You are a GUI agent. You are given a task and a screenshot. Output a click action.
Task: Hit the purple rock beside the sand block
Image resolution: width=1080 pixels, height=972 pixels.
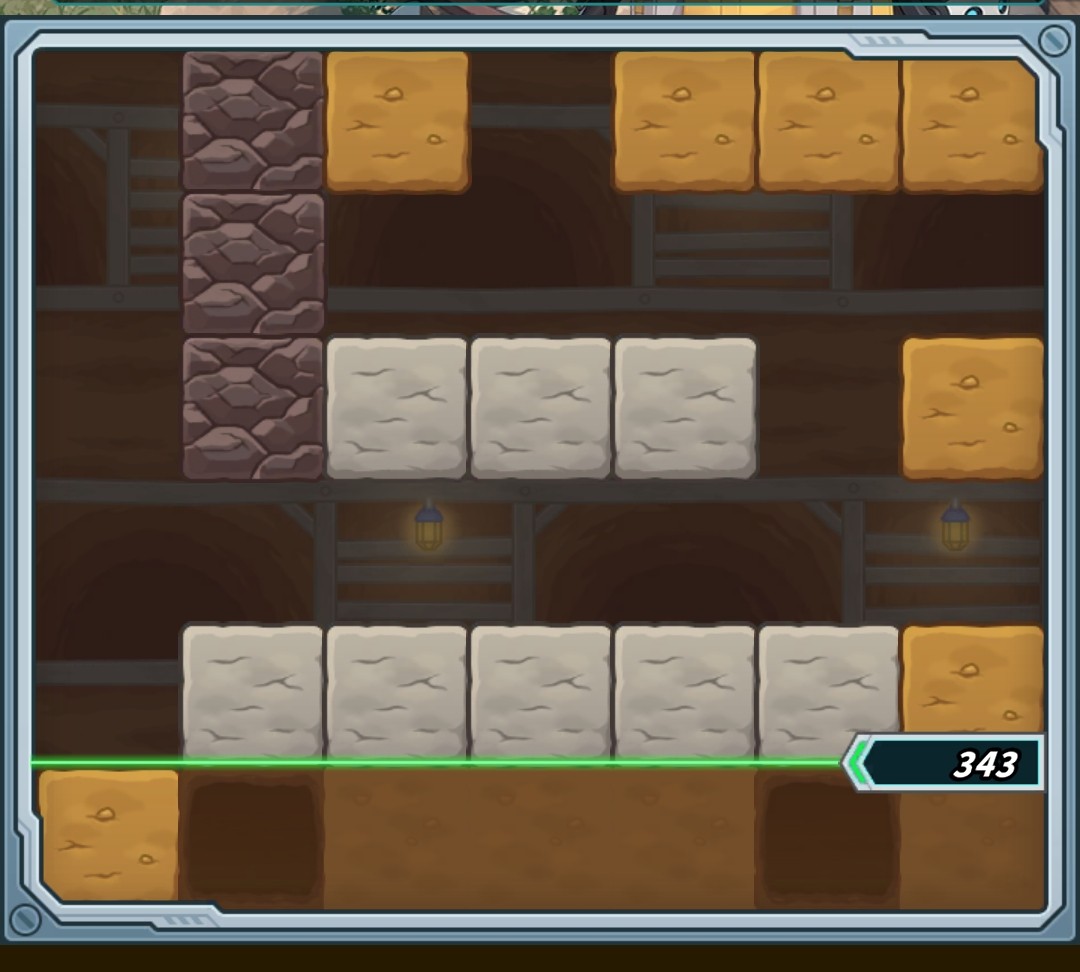[253, 121]
